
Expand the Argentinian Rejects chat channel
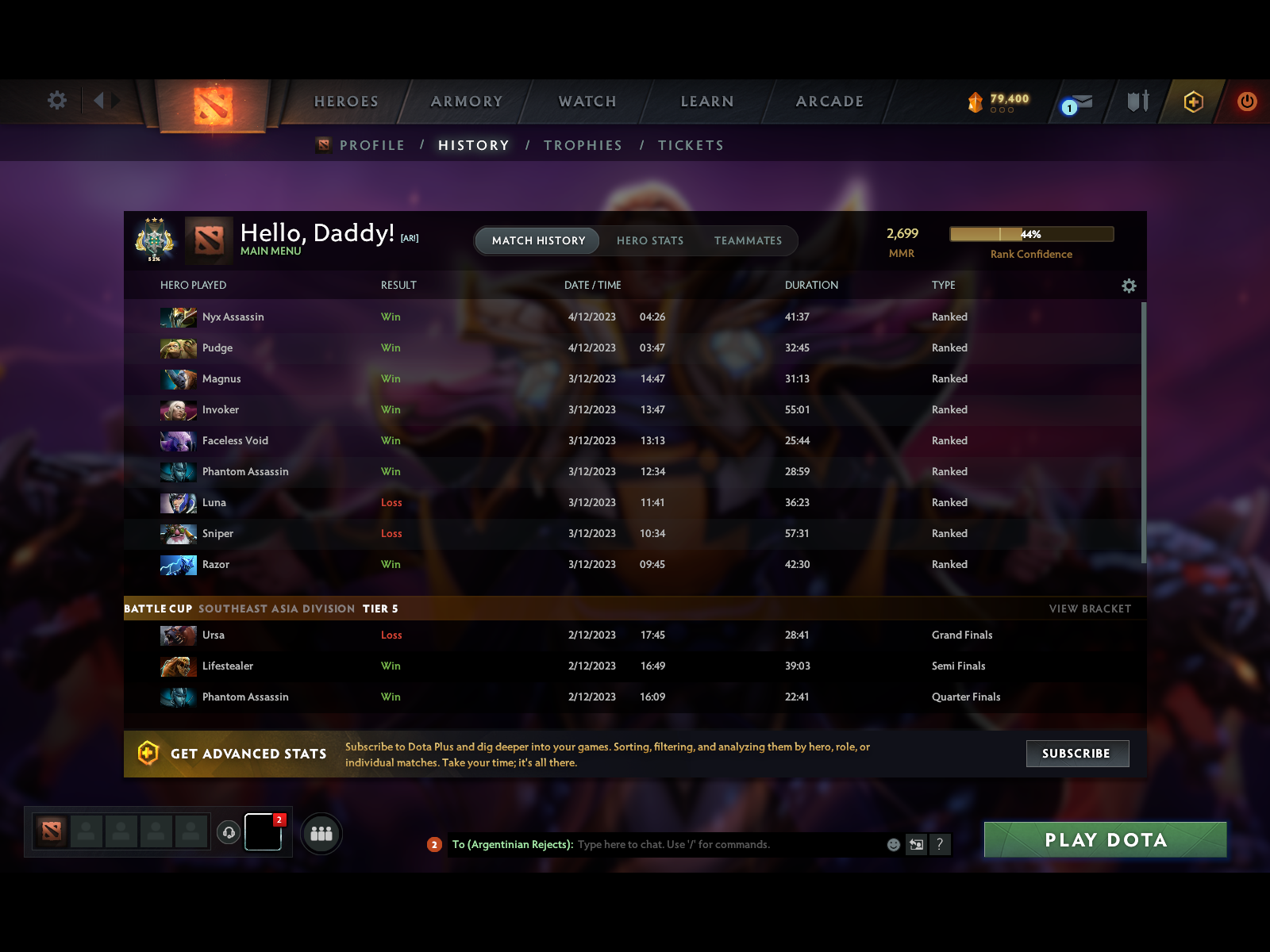pos(434,845)
